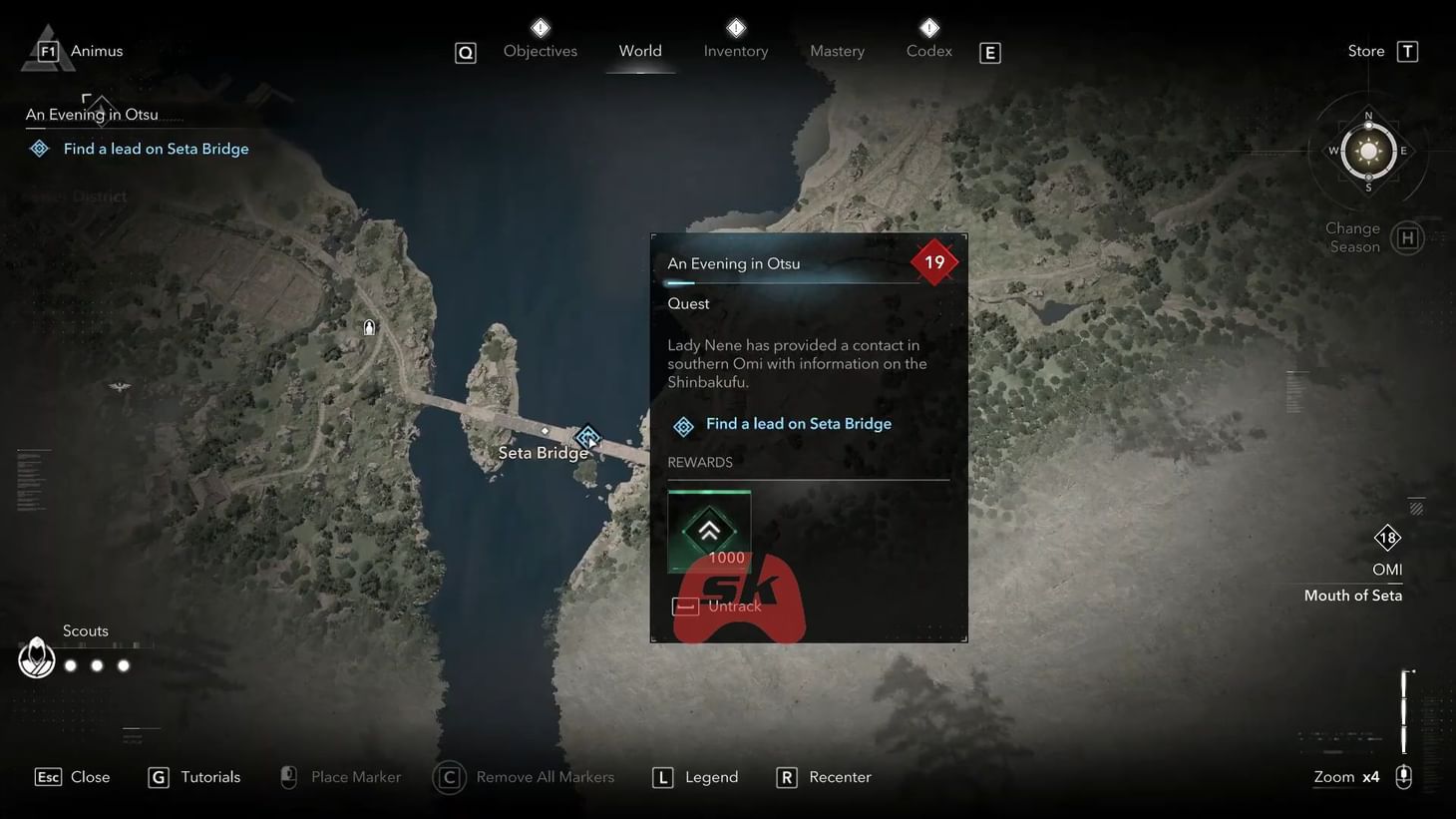The height and width of the screenshot is (819, 1456).
Task: Click the 1000 XP reward icon
Action: point(708,531)
